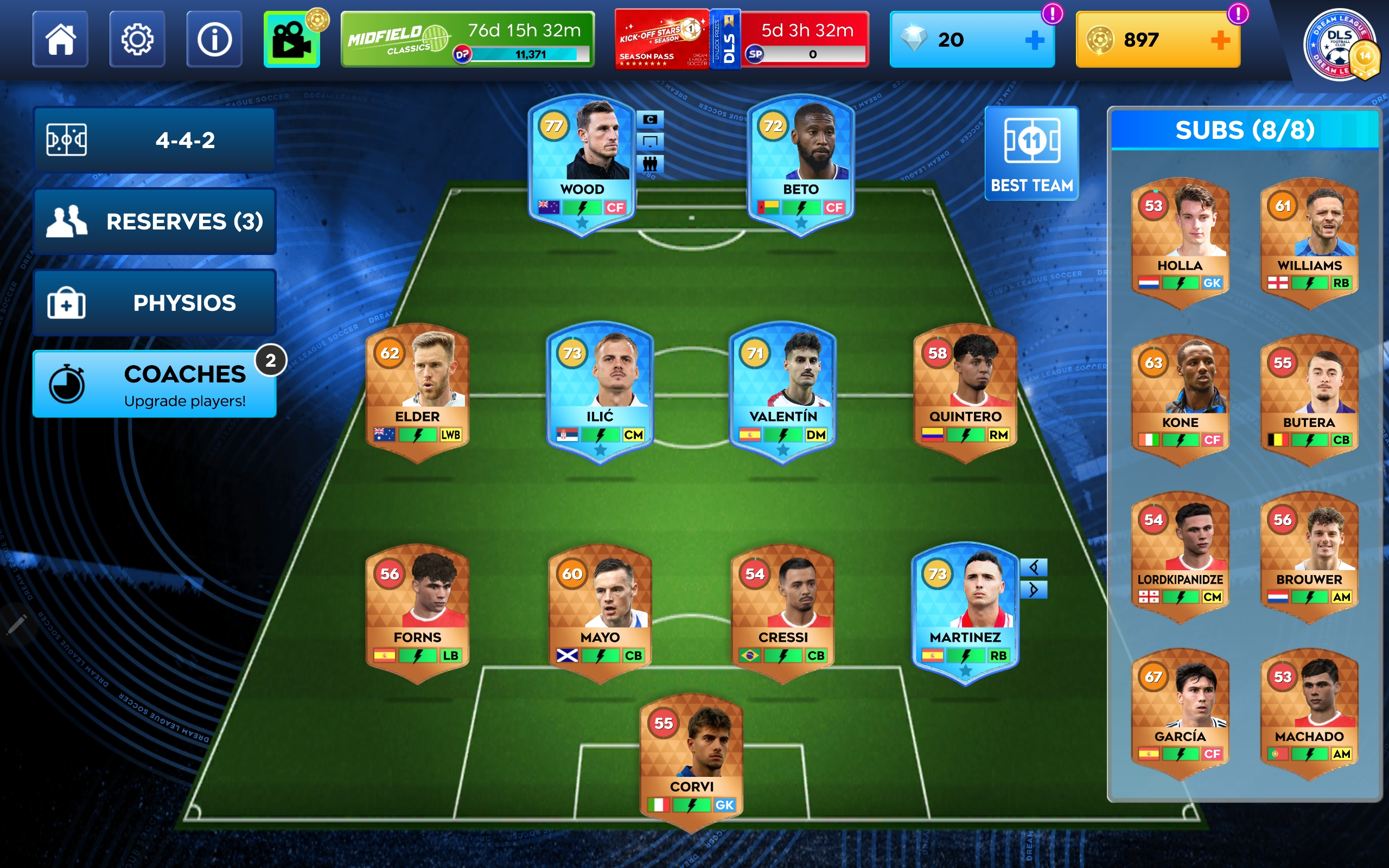Viewport: 1389px width, 868px height.
Task: Apply the Best Team auto-selection
Action: pyautogui.click(x=1031, y=154)
